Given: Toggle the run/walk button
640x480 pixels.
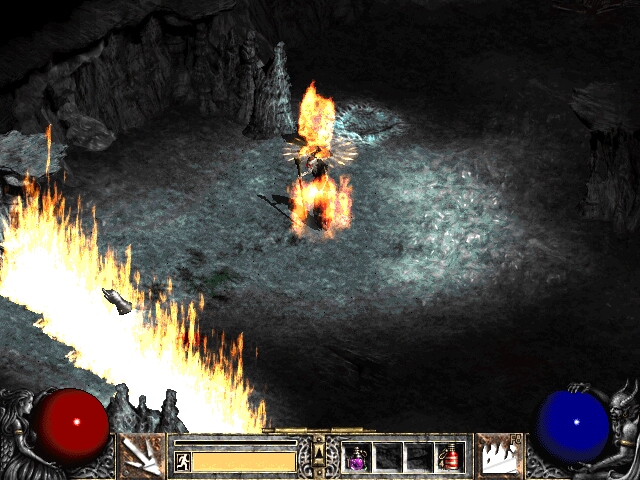Looking at the screenshot, I should [x=182, y=461].
